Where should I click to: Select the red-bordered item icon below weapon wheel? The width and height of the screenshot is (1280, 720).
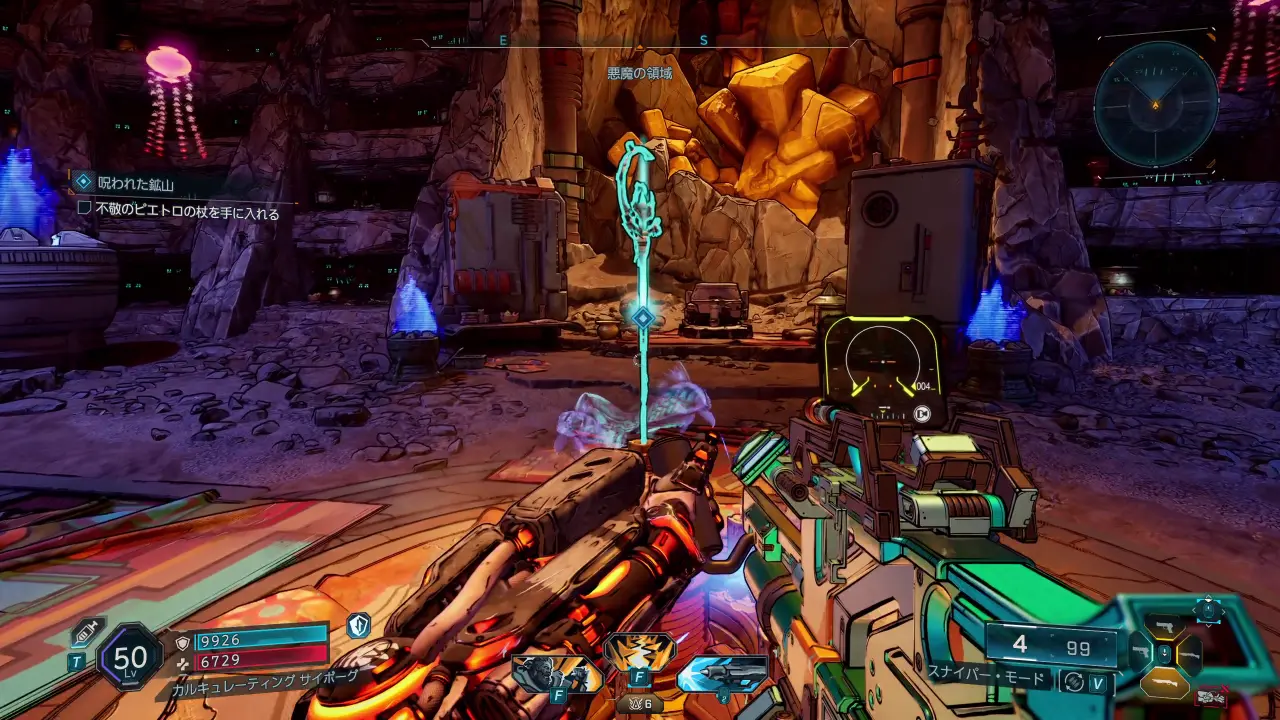[x=1210, y=696]
